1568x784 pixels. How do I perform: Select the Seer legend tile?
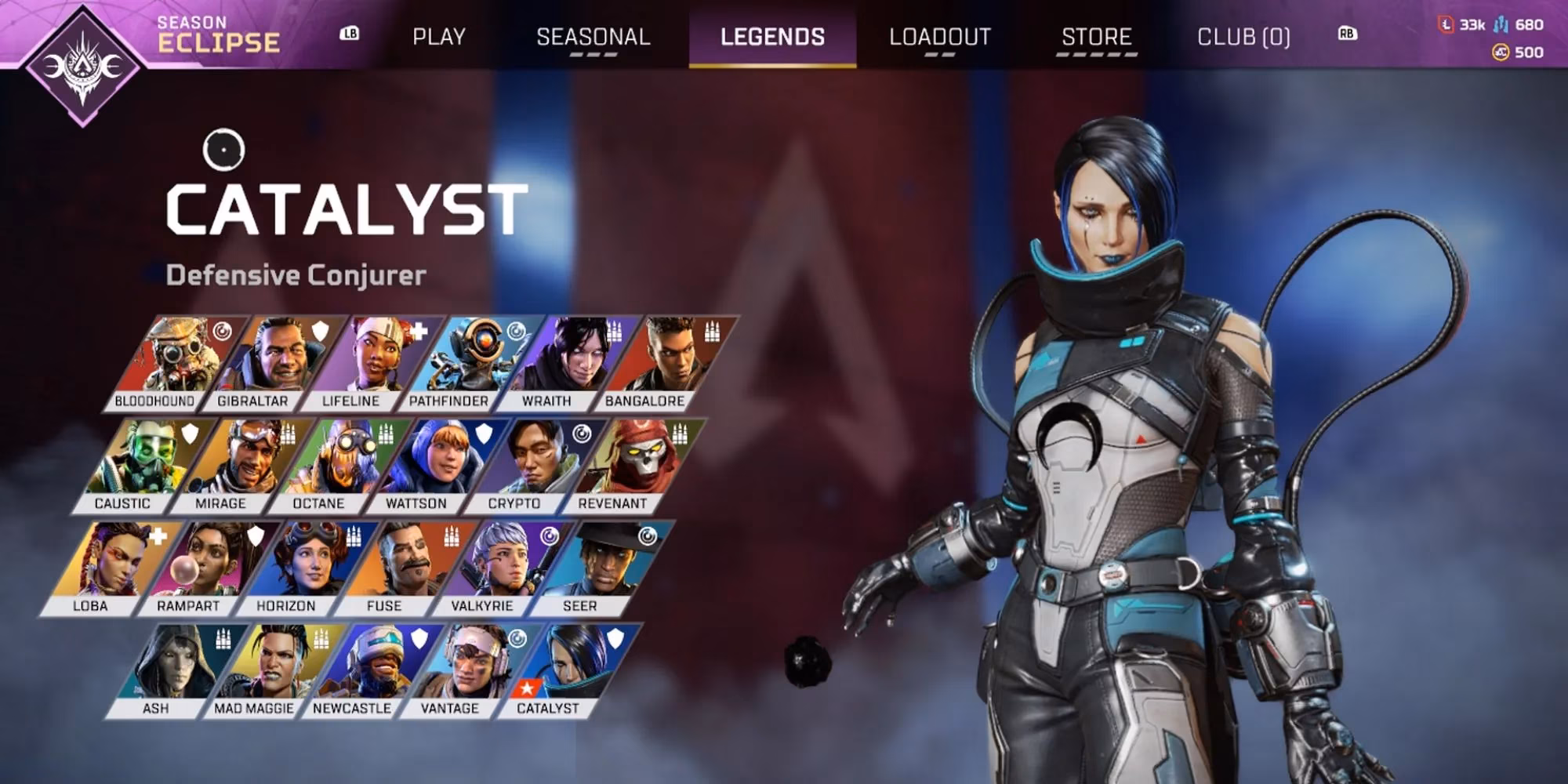point(598,567)
